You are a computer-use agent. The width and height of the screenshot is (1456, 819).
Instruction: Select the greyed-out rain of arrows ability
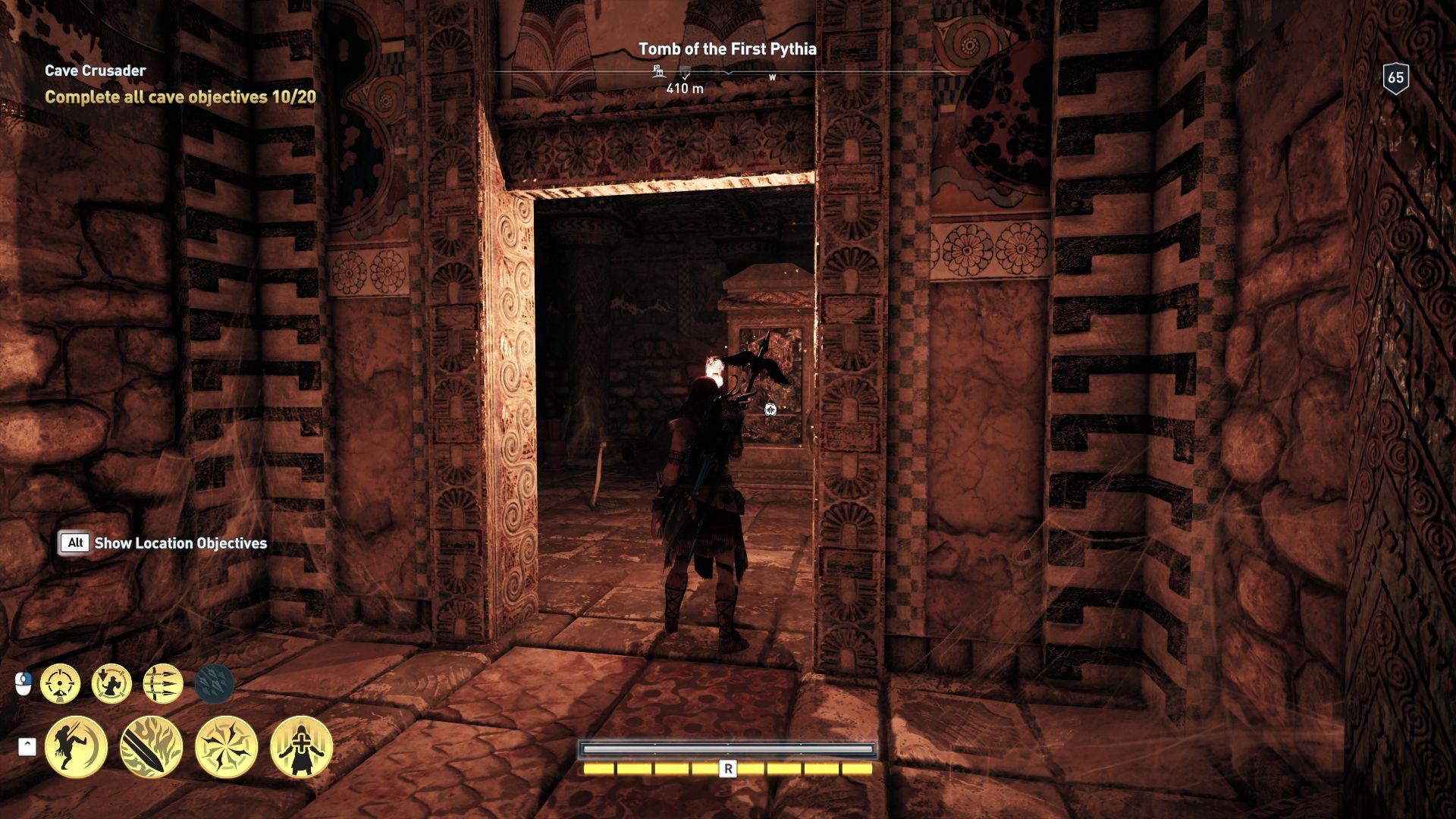[x=215, y=684]
